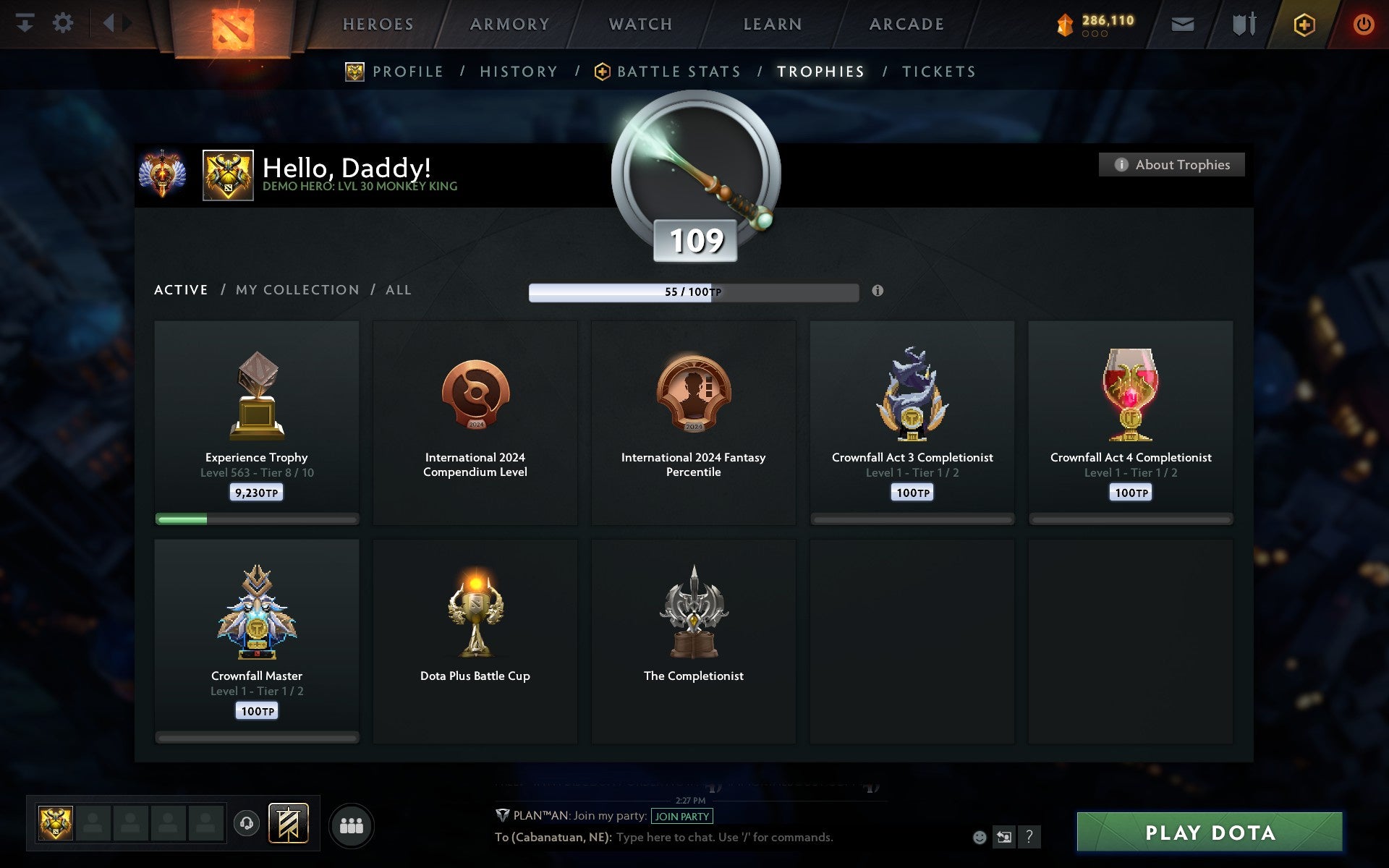This screenshot has width=1389, height=868.
Task: Open the help question mark icon
Action: click(1030, 838)
